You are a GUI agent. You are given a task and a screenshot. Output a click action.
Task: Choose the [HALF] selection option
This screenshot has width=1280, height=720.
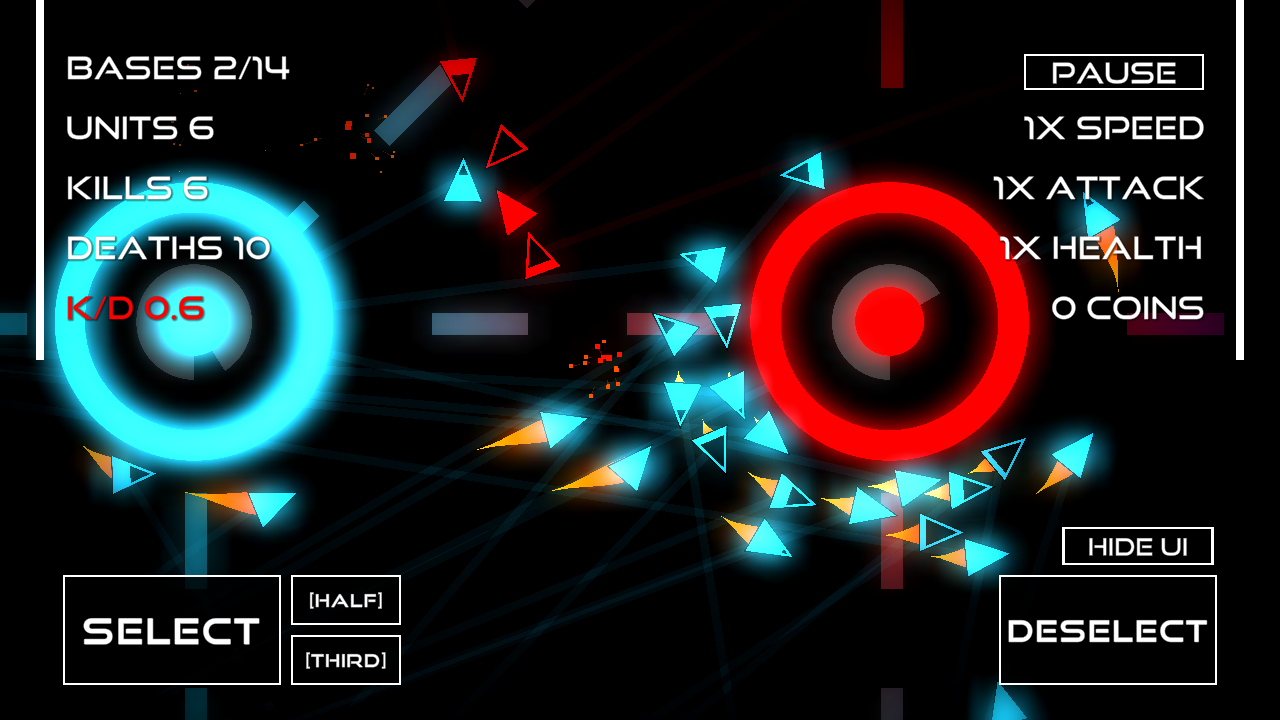[346, 600]
